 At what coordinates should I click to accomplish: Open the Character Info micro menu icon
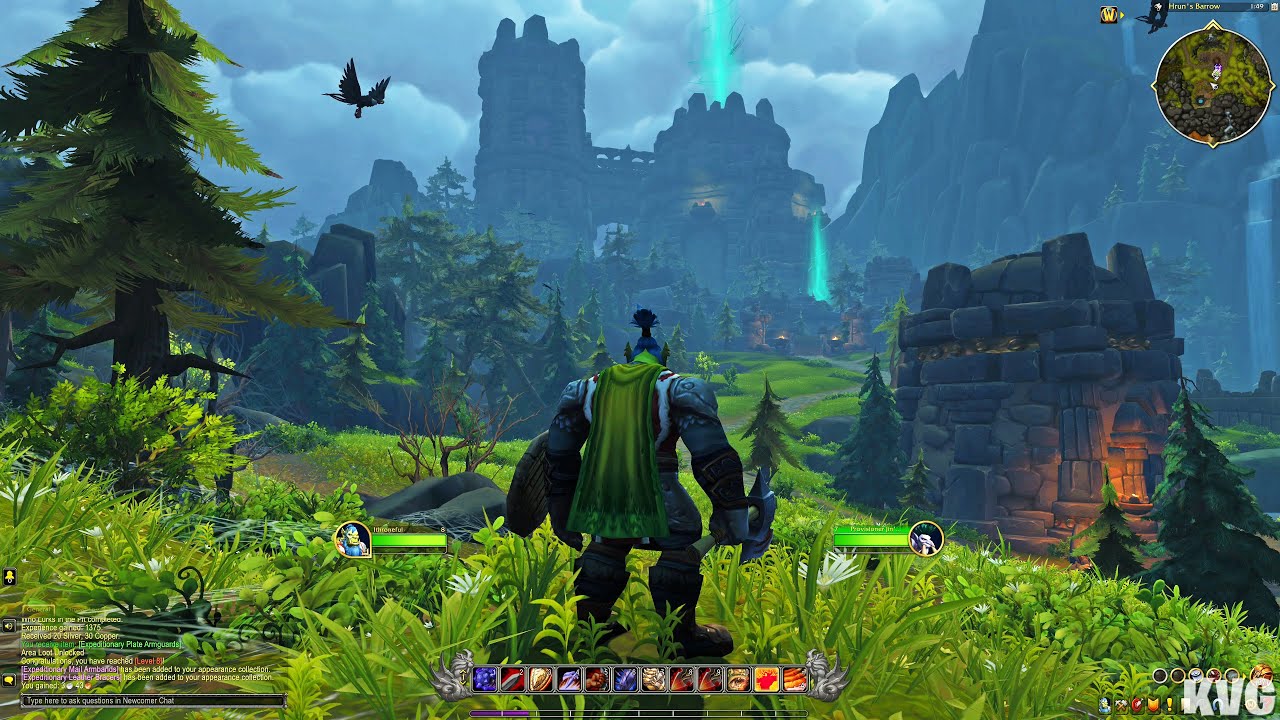1104,705
